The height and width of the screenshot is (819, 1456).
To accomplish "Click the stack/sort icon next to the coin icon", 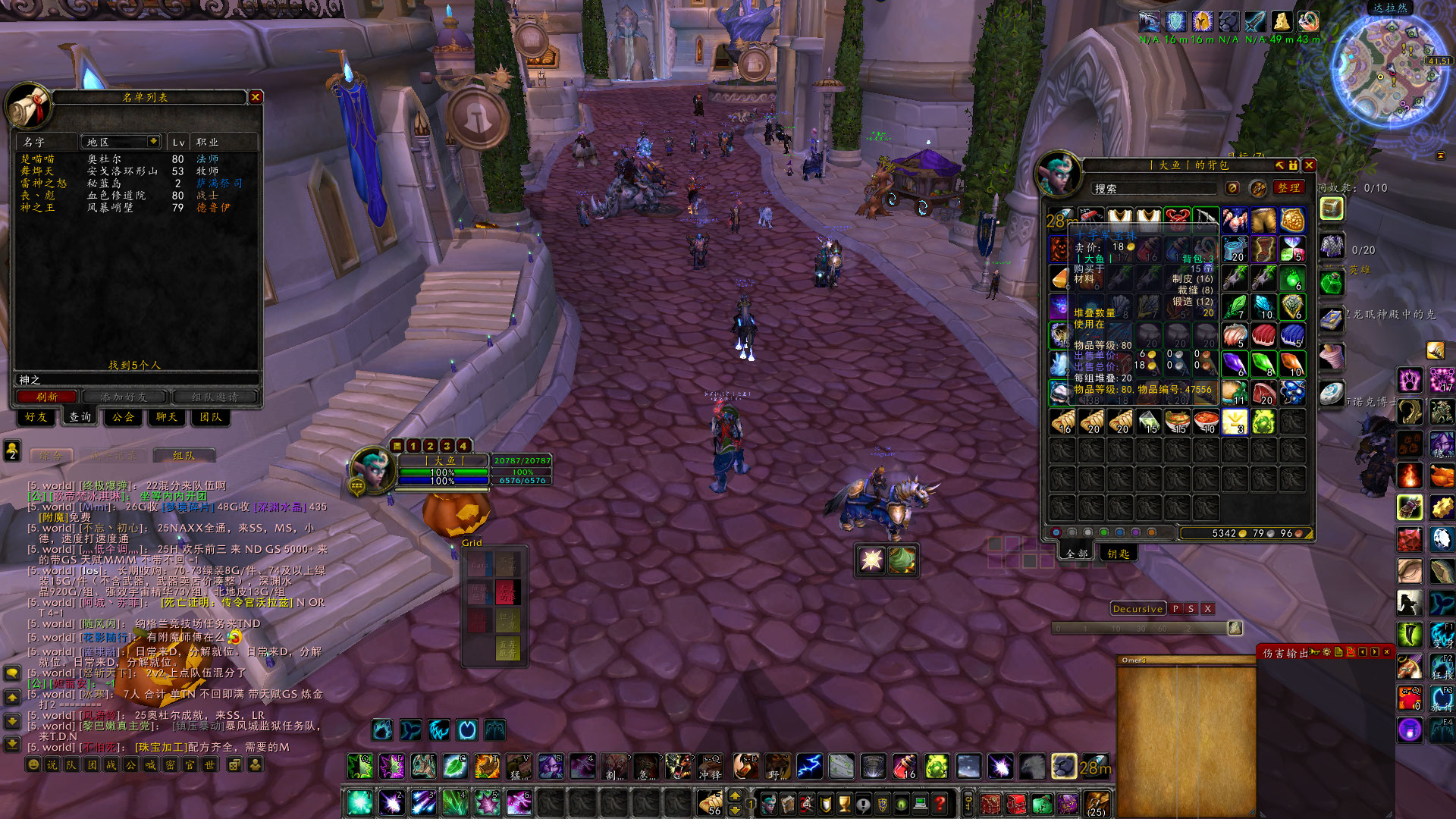I will click(x=1260, y=189).
